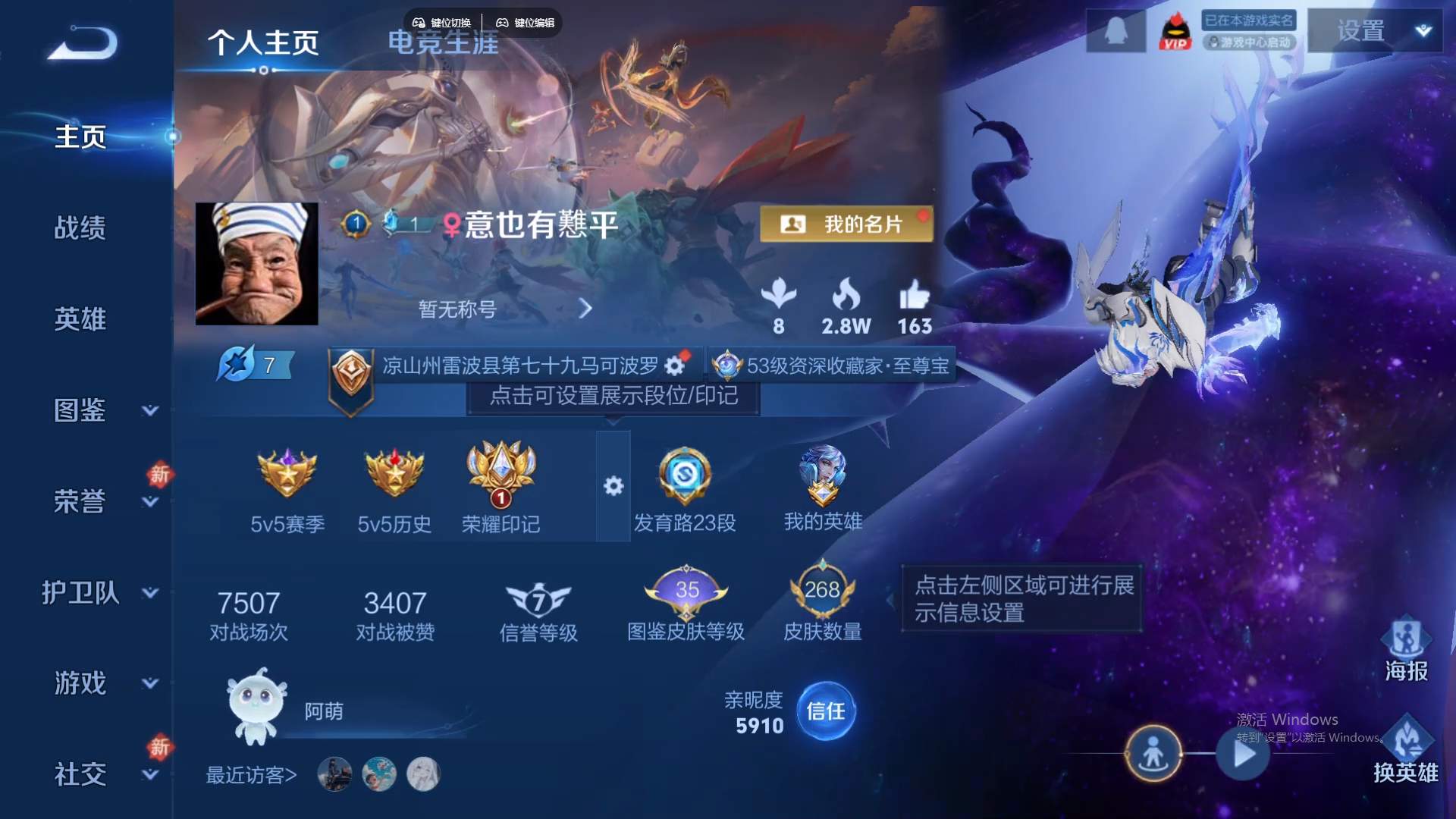Click the VIP flame icon

(x=1175, y=30)
